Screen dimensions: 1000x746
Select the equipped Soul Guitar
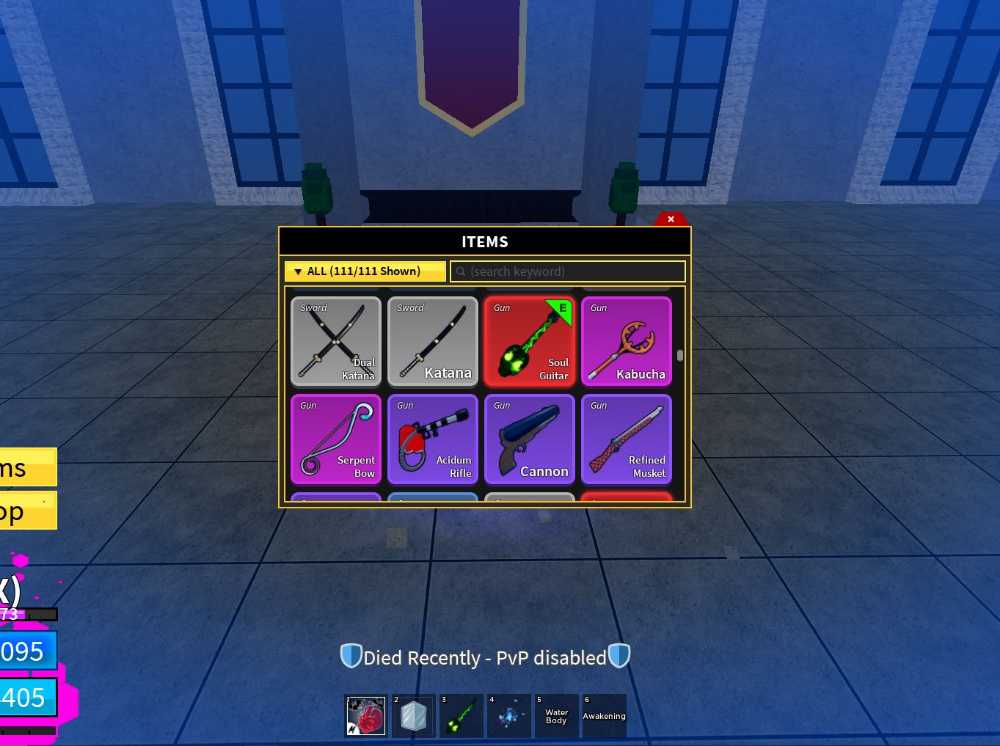point(530,341)
